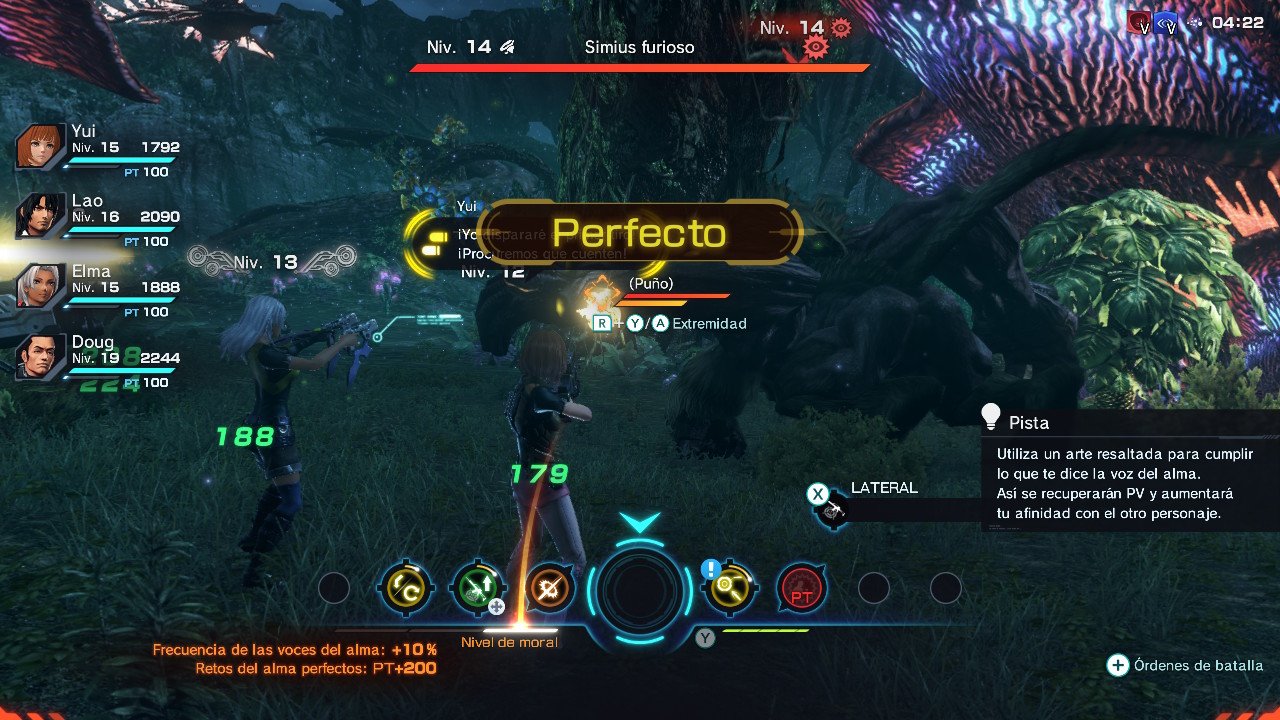Toggle the Y button gauge under the palette
The image size is (1280, 720).
(704, 637)
